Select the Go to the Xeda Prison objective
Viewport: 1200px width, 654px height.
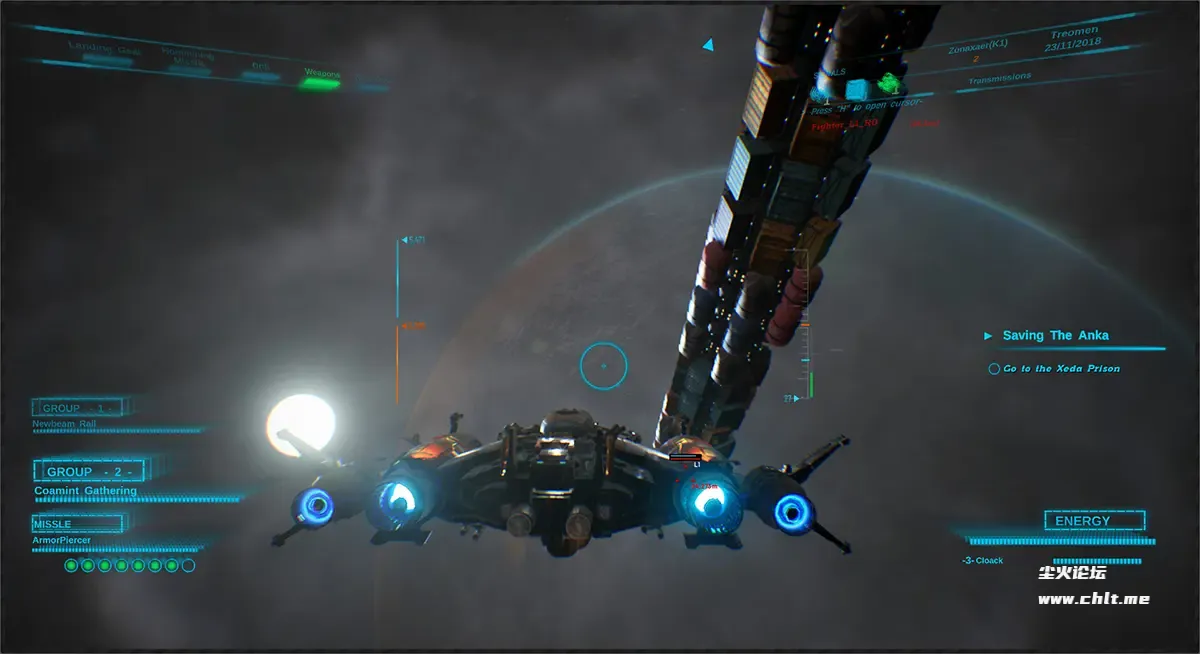pos(1061,369)
